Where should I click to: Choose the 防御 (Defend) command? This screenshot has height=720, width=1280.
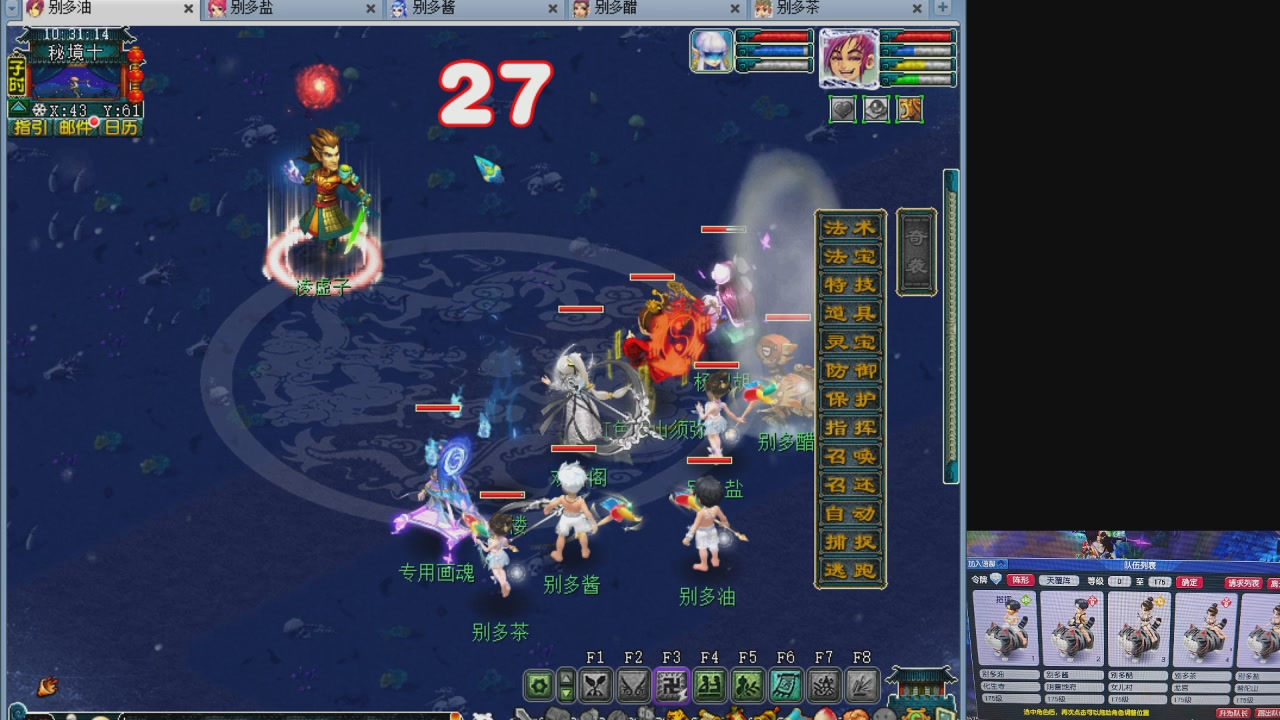click(848, 370)
